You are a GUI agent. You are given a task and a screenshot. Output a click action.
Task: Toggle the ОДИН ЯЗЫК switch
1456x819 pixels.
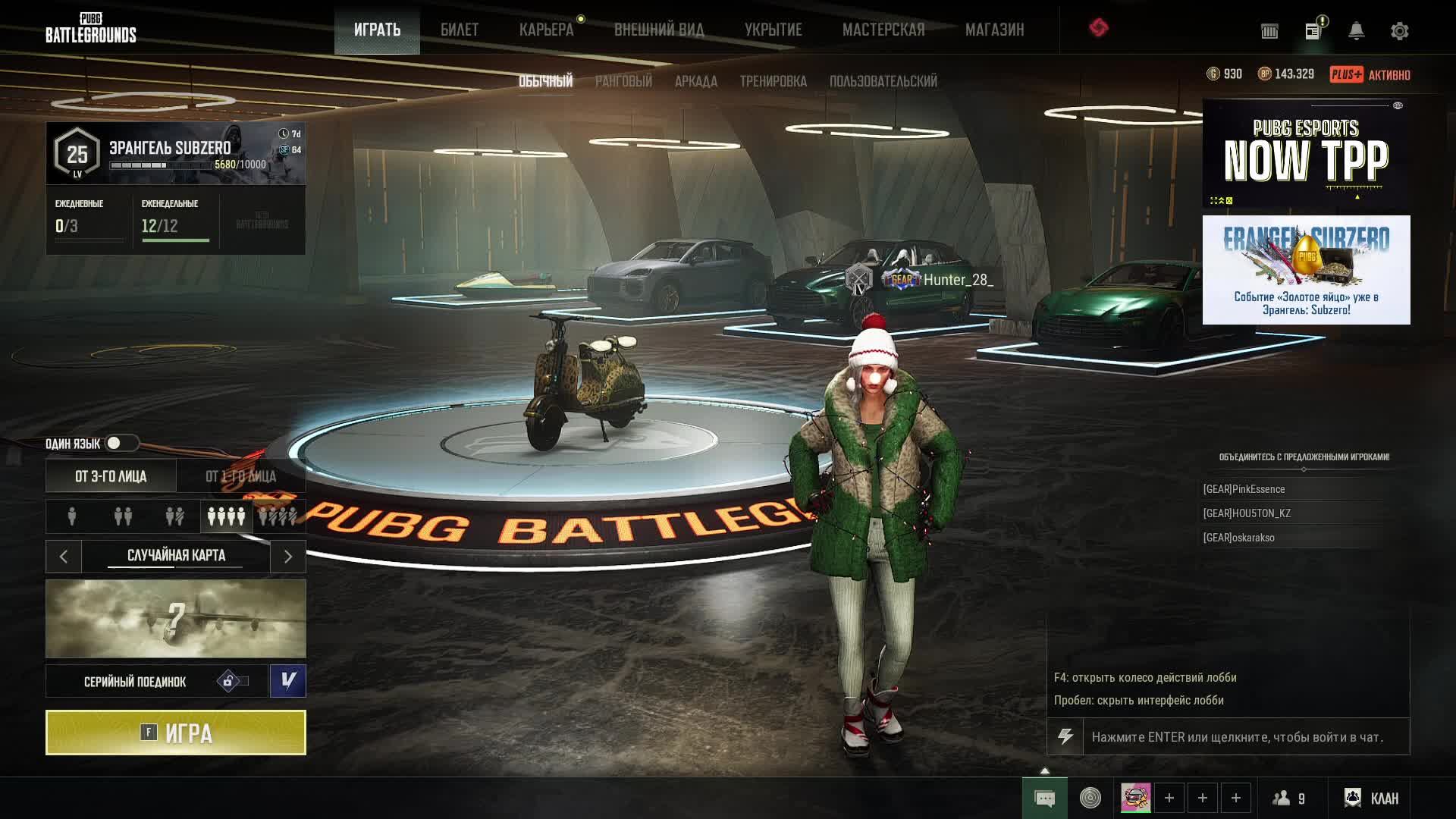click(x=121, y=443)
